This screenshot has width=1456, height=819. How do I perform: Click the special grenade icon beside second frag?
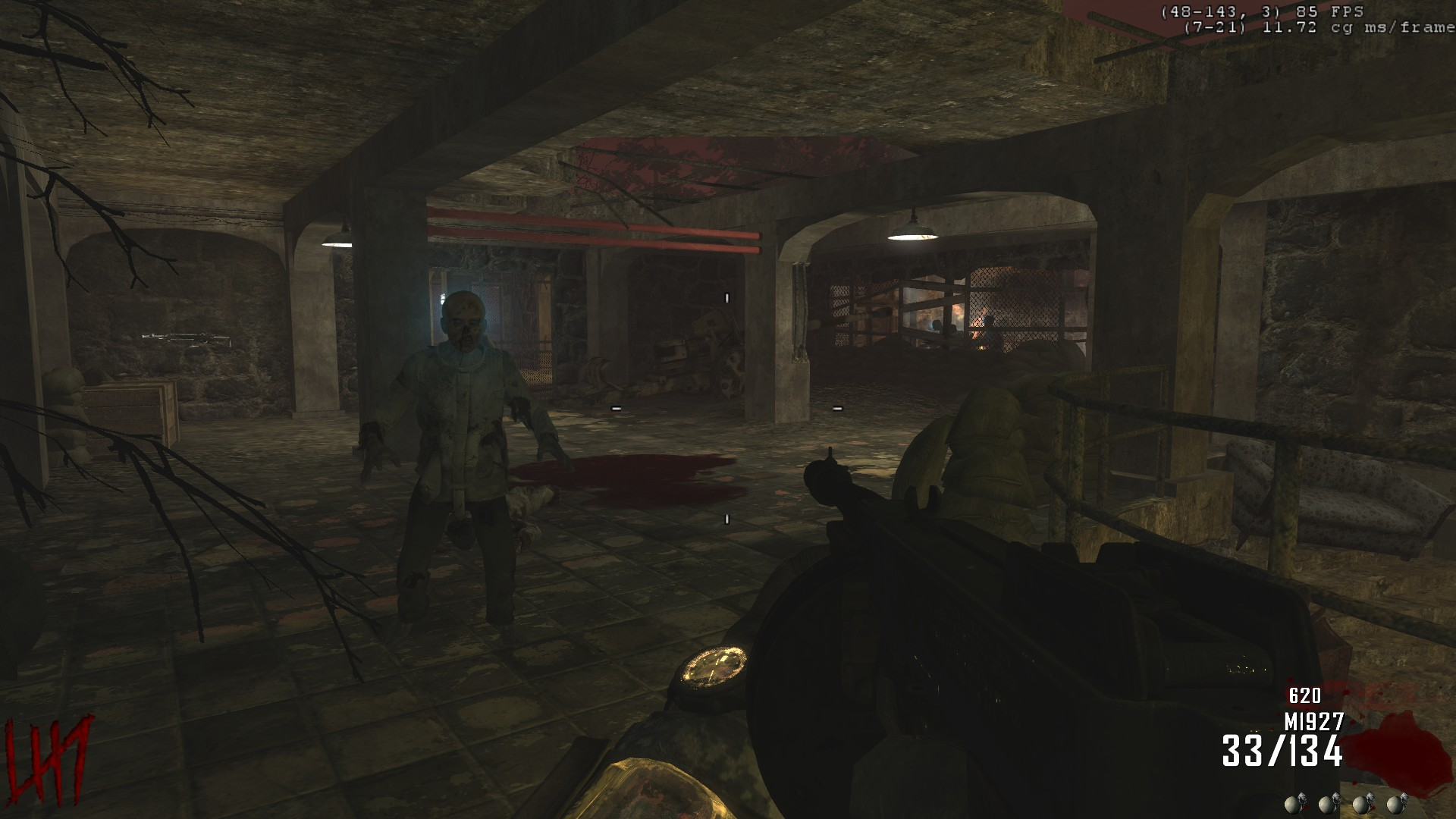click(1336, 799)
